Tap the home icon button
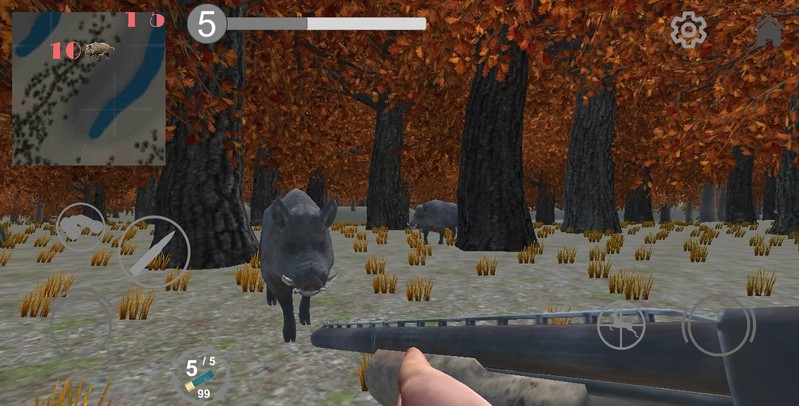The image size is (799, 406). coord(769,31)
